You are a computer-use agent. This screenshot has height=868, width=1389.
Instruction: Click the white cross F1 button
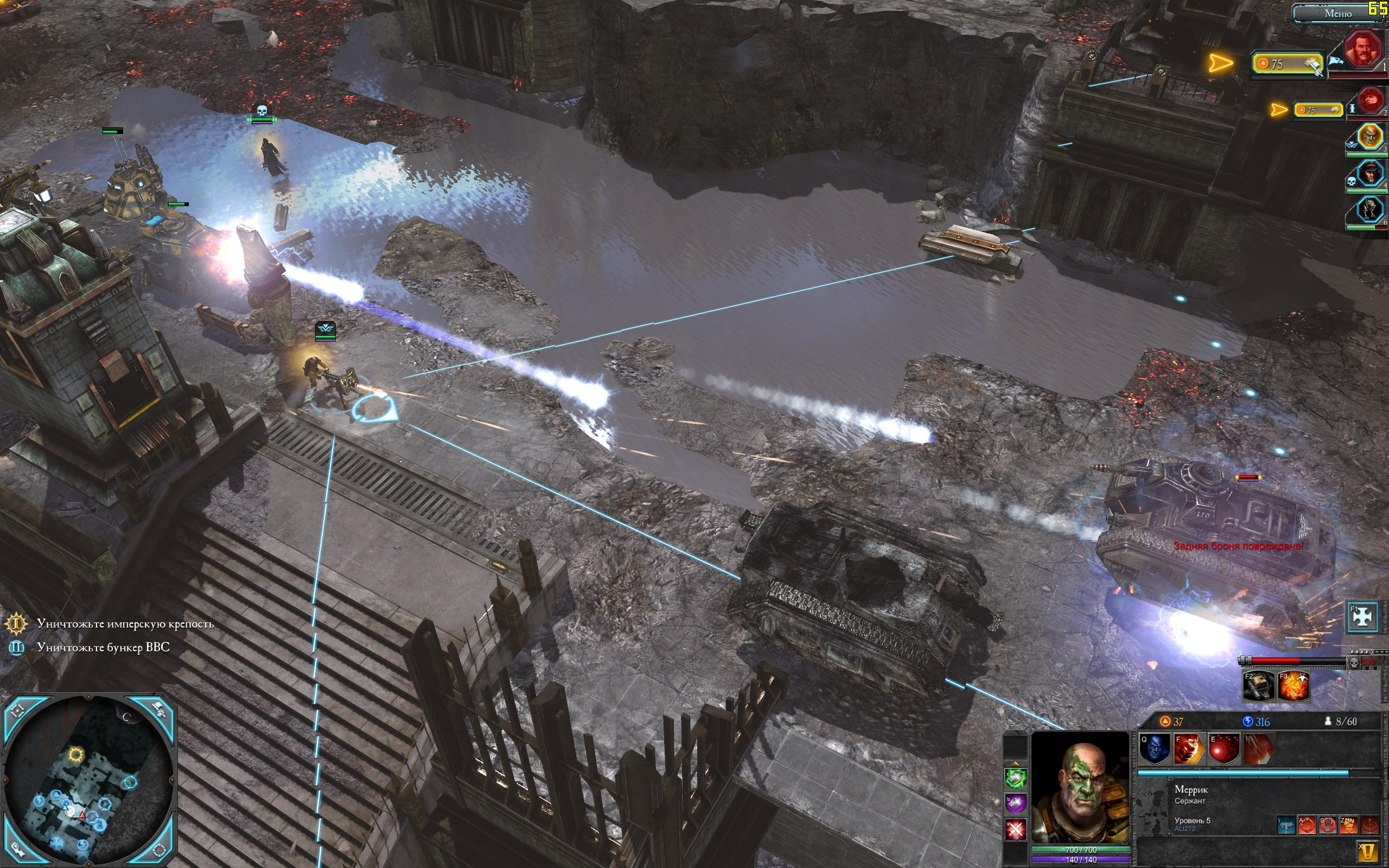click(x=1362, y=616)
